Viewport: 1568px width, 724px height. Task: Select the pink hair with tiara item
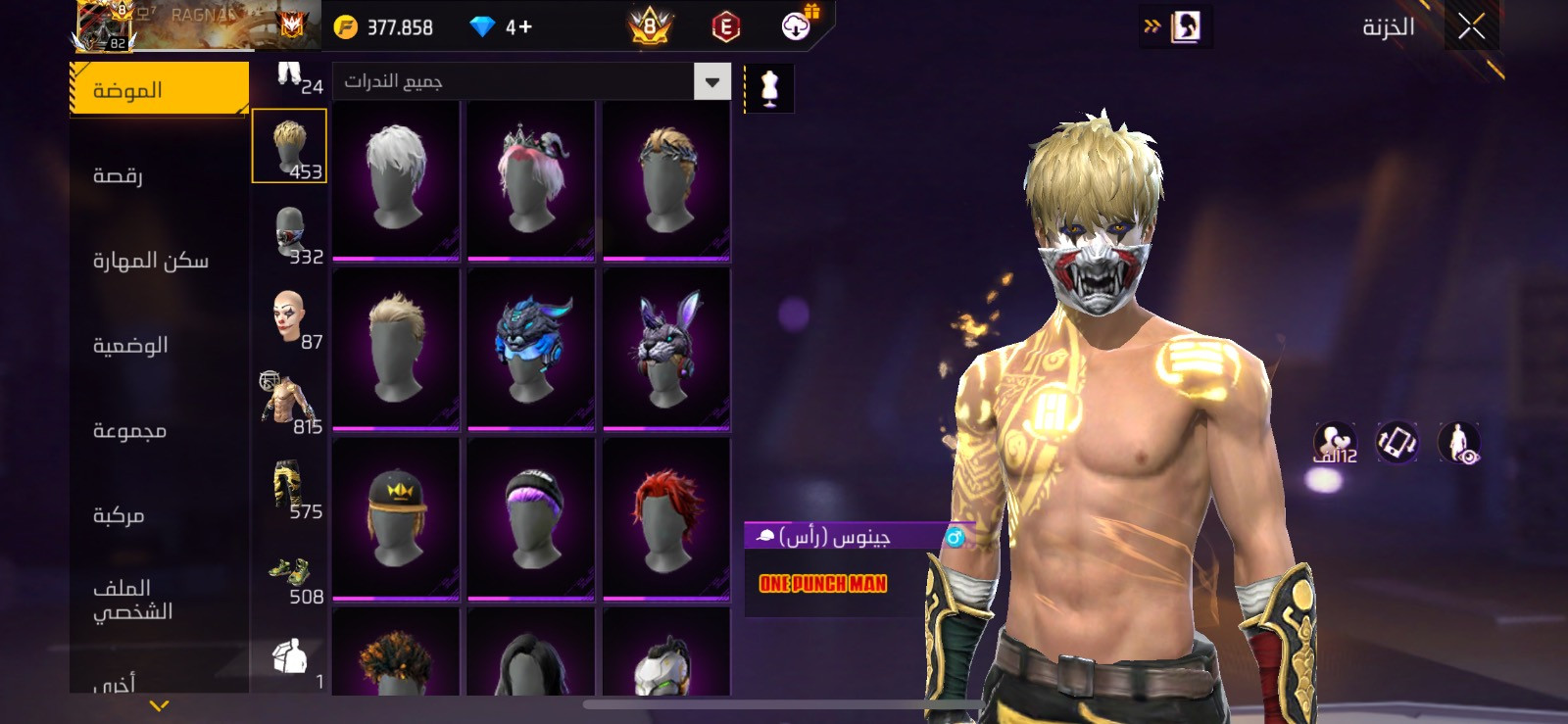point(530,180)
